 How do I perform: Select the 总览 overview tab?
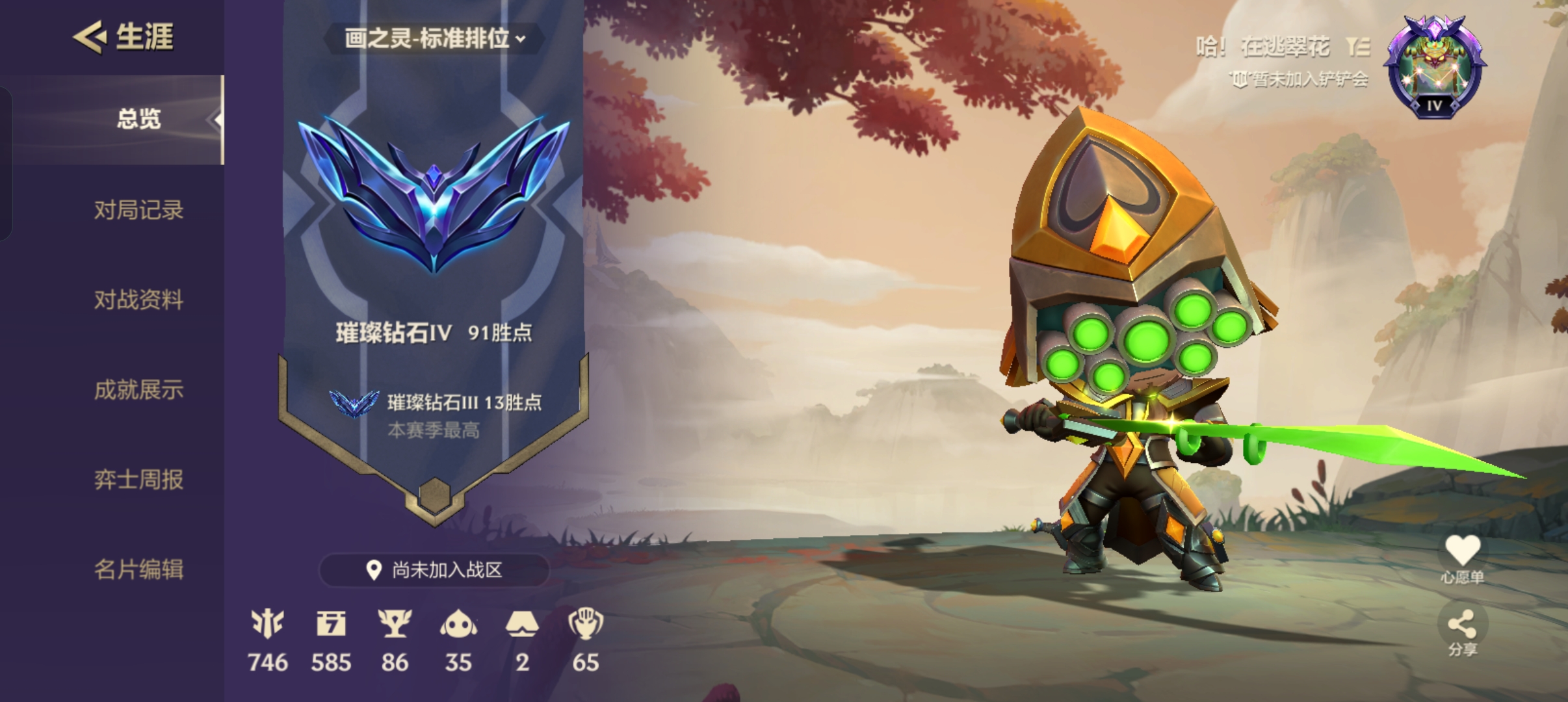138,119
